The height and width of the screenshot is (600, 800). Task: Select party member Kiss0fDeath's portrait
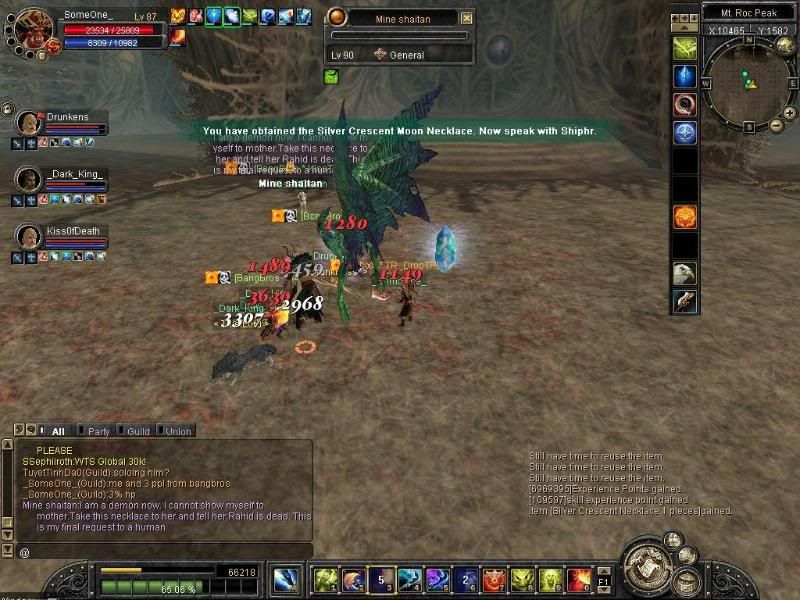point(30,237)
